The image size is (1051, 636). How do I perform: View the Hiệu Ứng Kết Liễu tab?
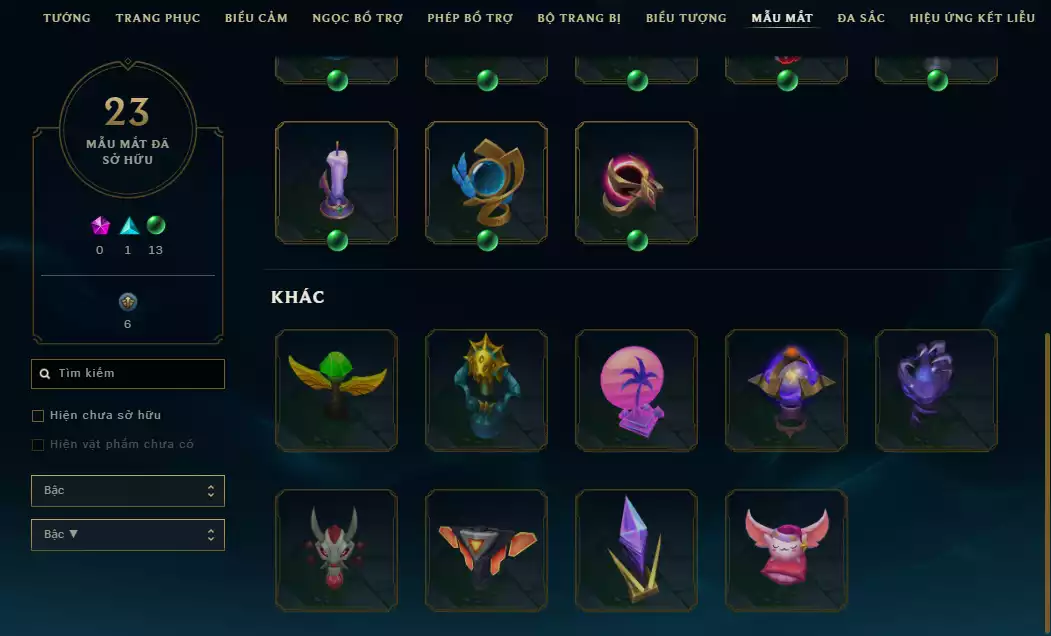tap(972, 18)
